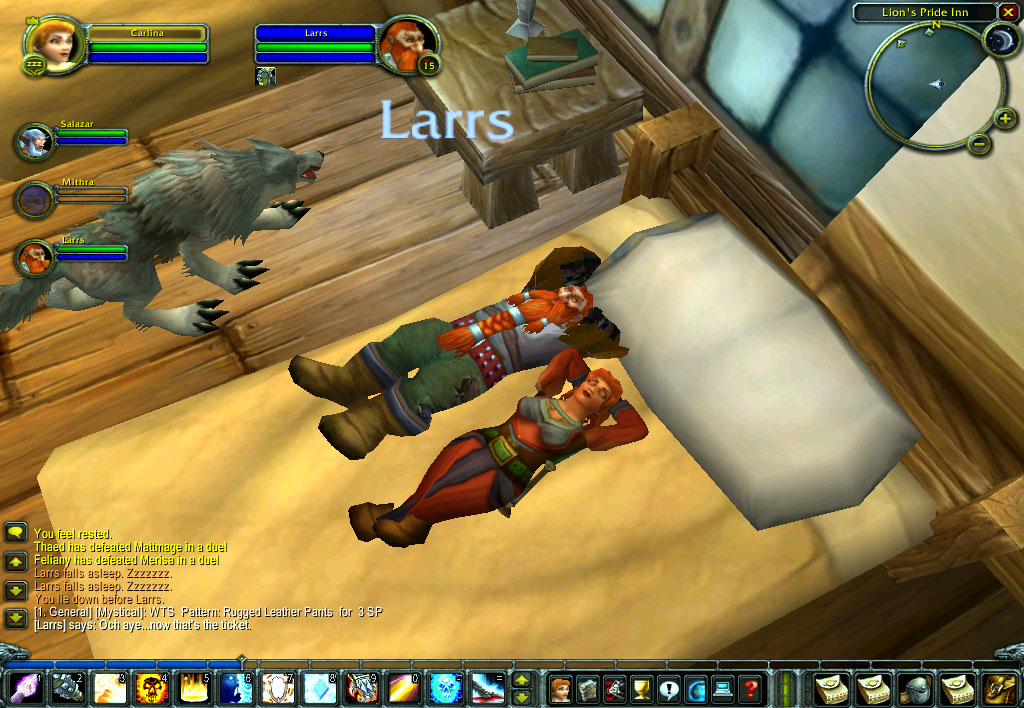
Task: Open the main menu computer icon
Action: point(723,688)
